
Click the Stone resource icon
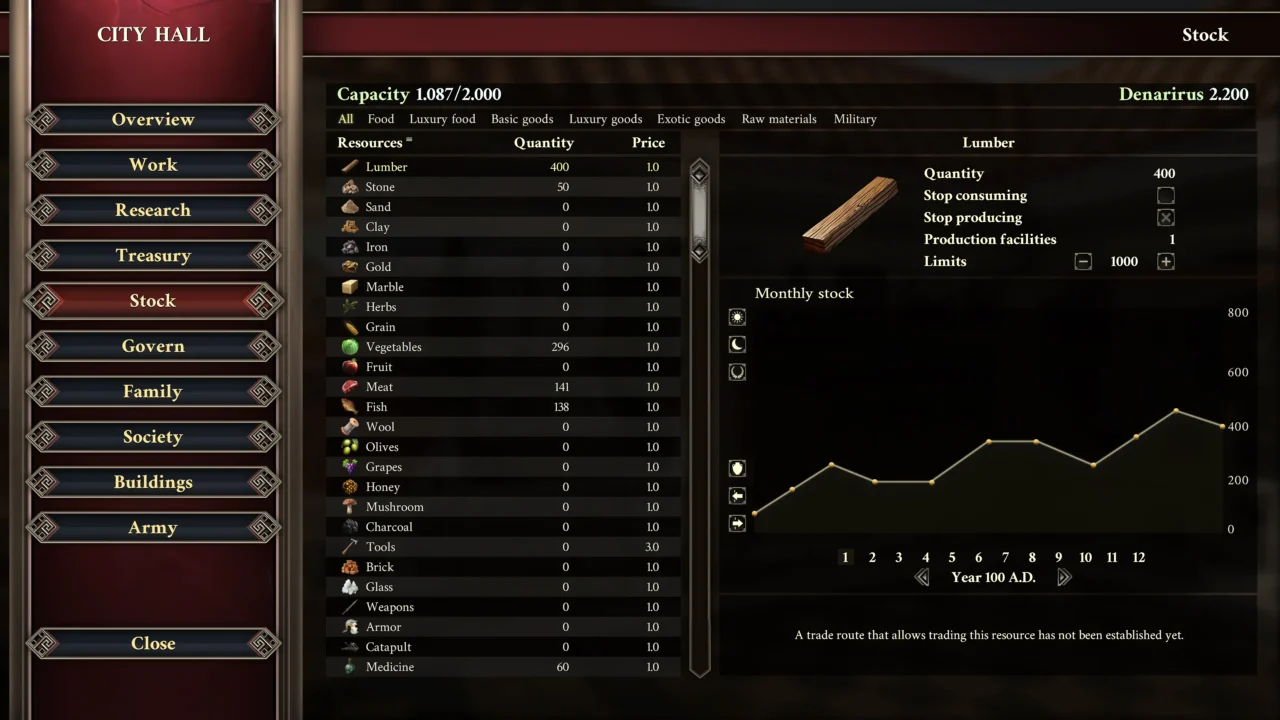point(350,187)
